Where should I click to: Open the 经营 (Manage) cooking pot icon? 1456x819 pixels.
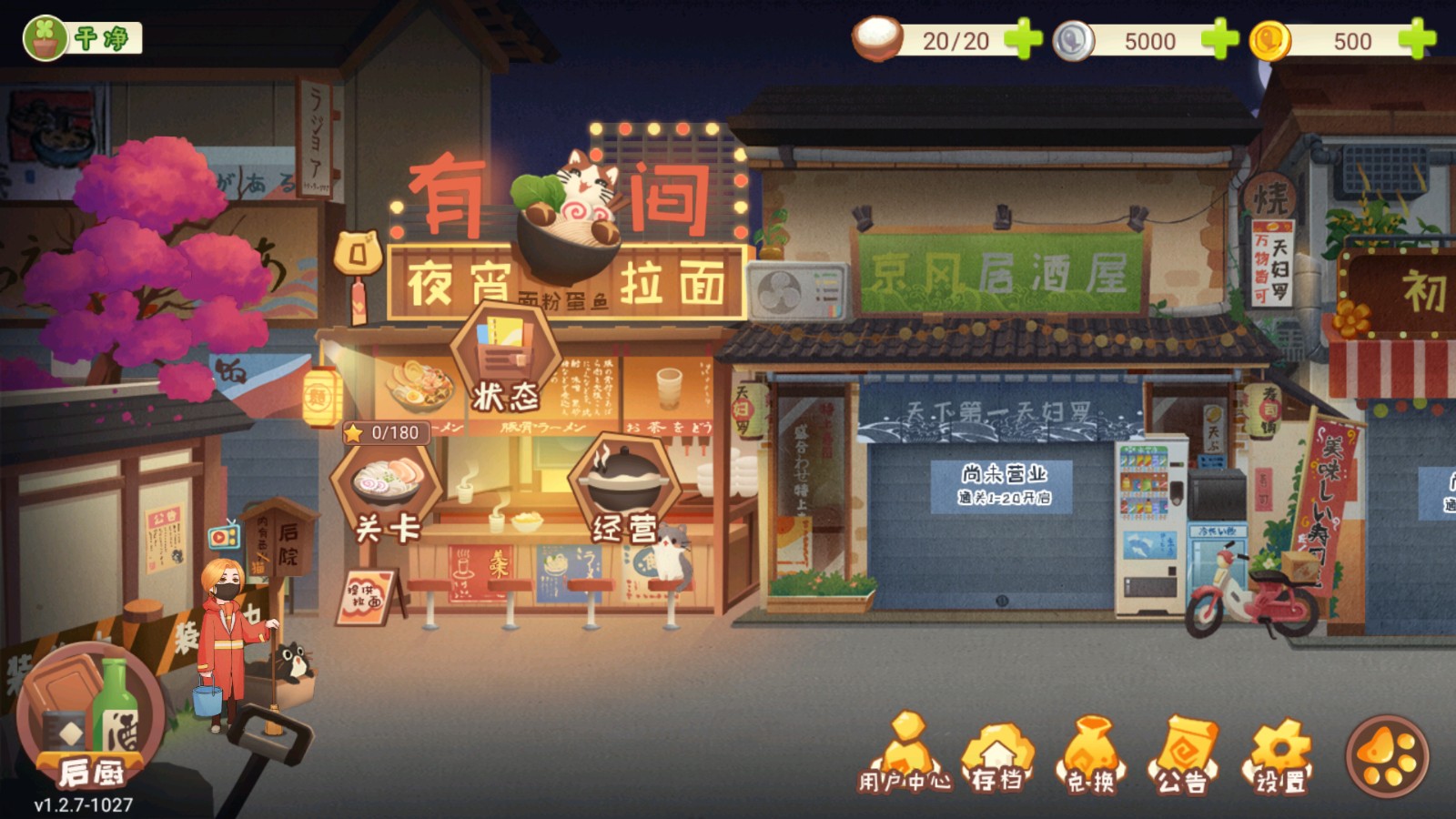click(x=624, y=485)
